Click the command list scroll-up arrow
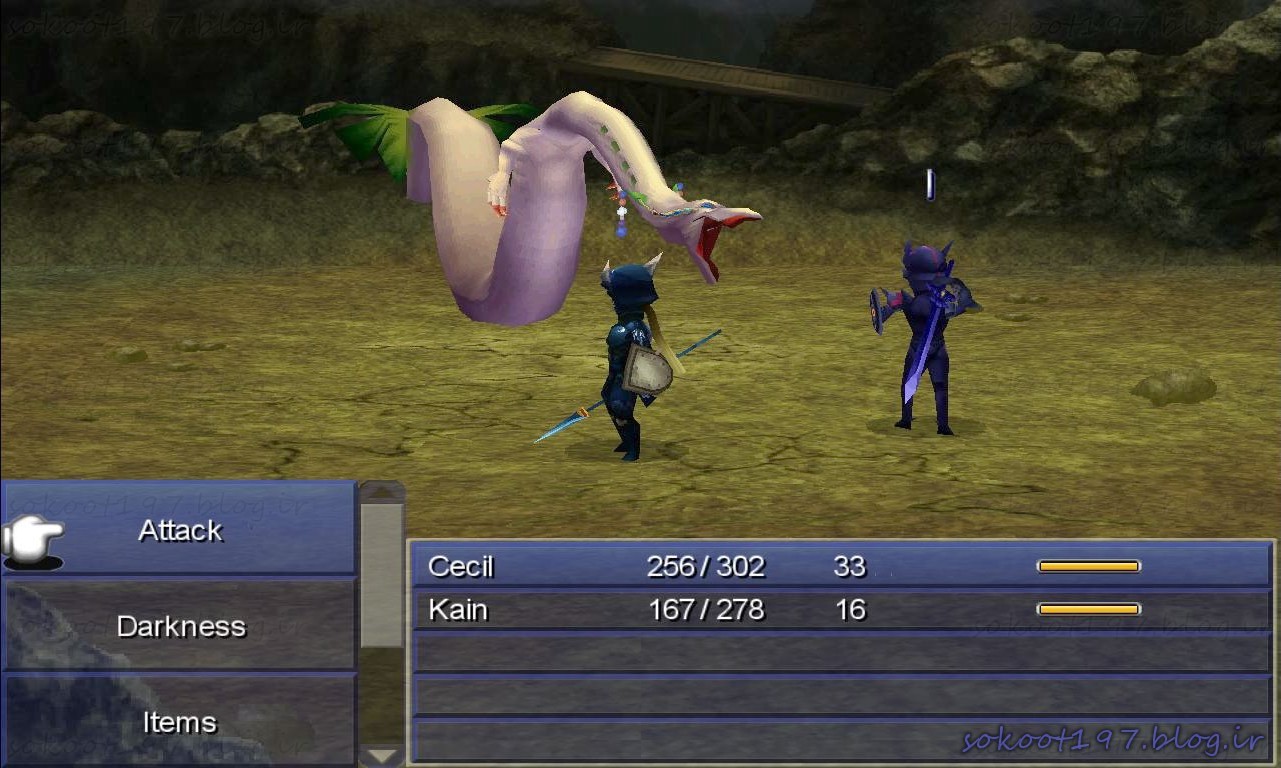Viewport: 1281px width, 768px height. pyautogui.click(x=382, y=492)
